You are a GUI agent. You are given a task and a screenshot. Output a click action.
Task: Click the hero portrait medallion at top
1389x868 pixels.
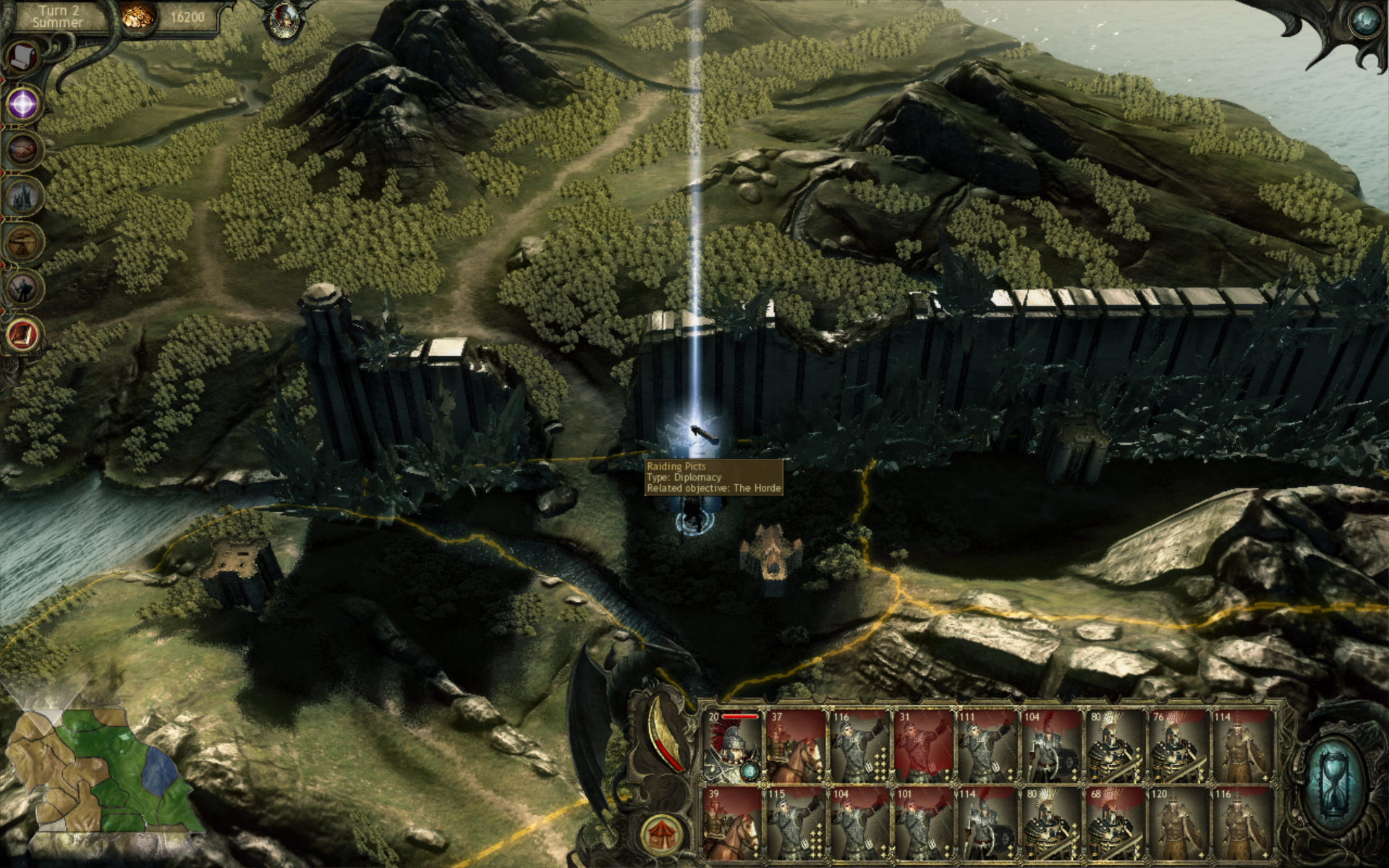pyautogui.click(x=282, y=22)
